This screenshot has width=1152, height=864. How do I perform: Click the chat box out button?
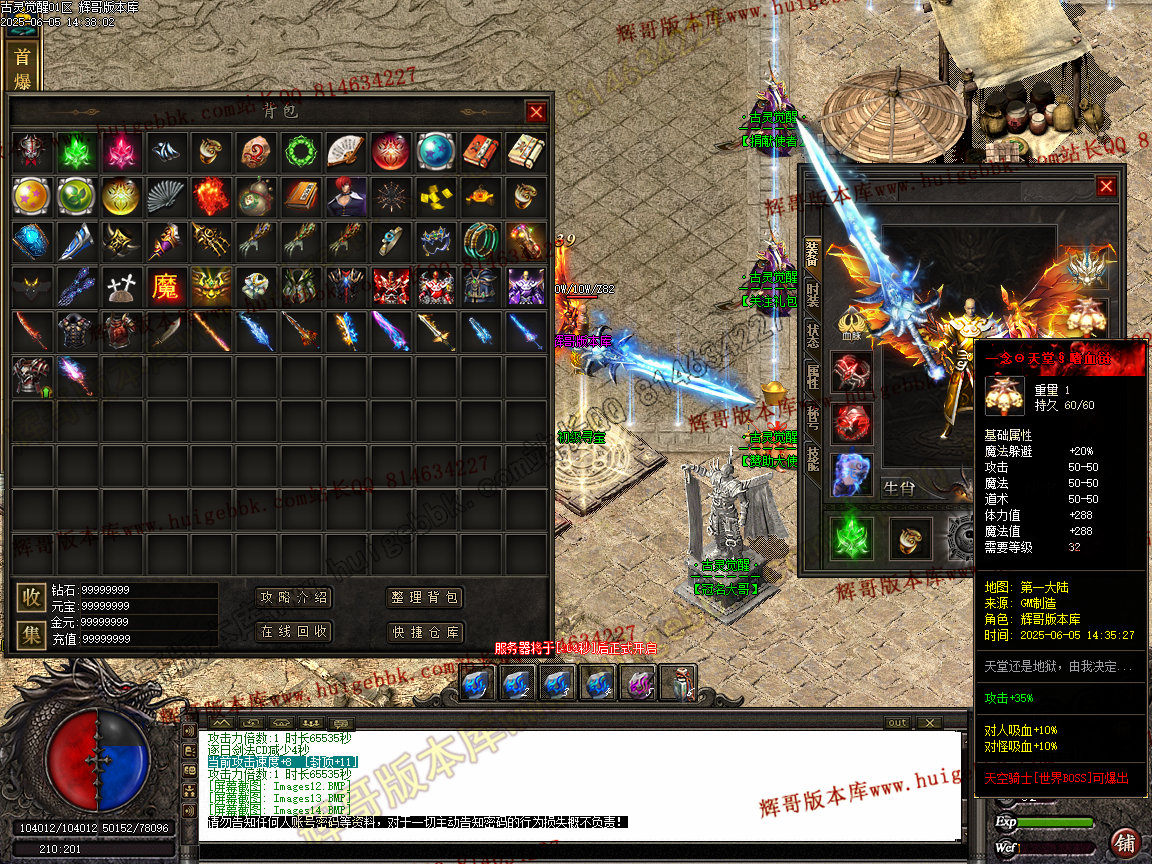[897, 723]
